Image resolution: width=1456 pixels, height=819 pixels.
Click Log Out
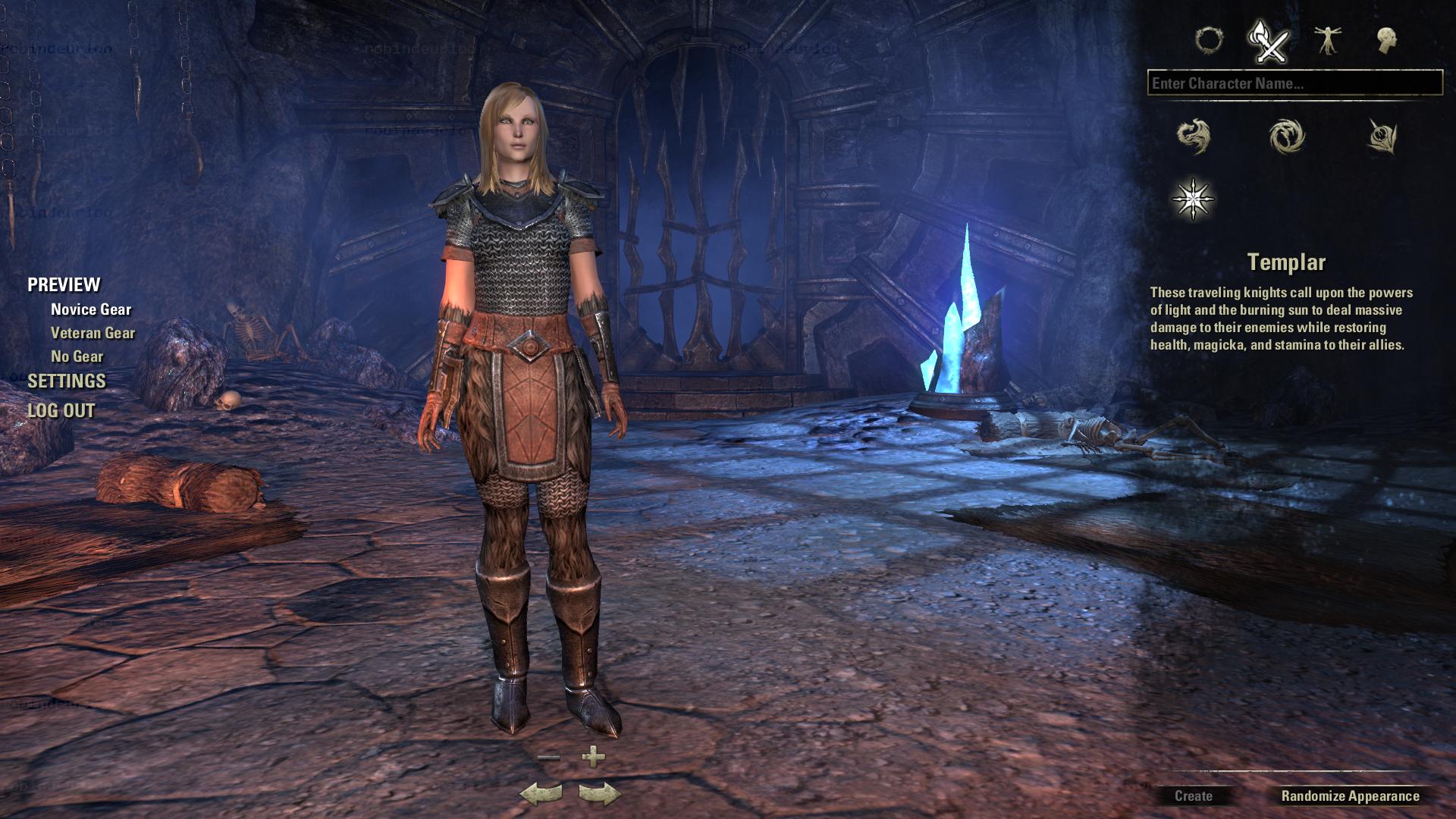click(x=61, y=410)
